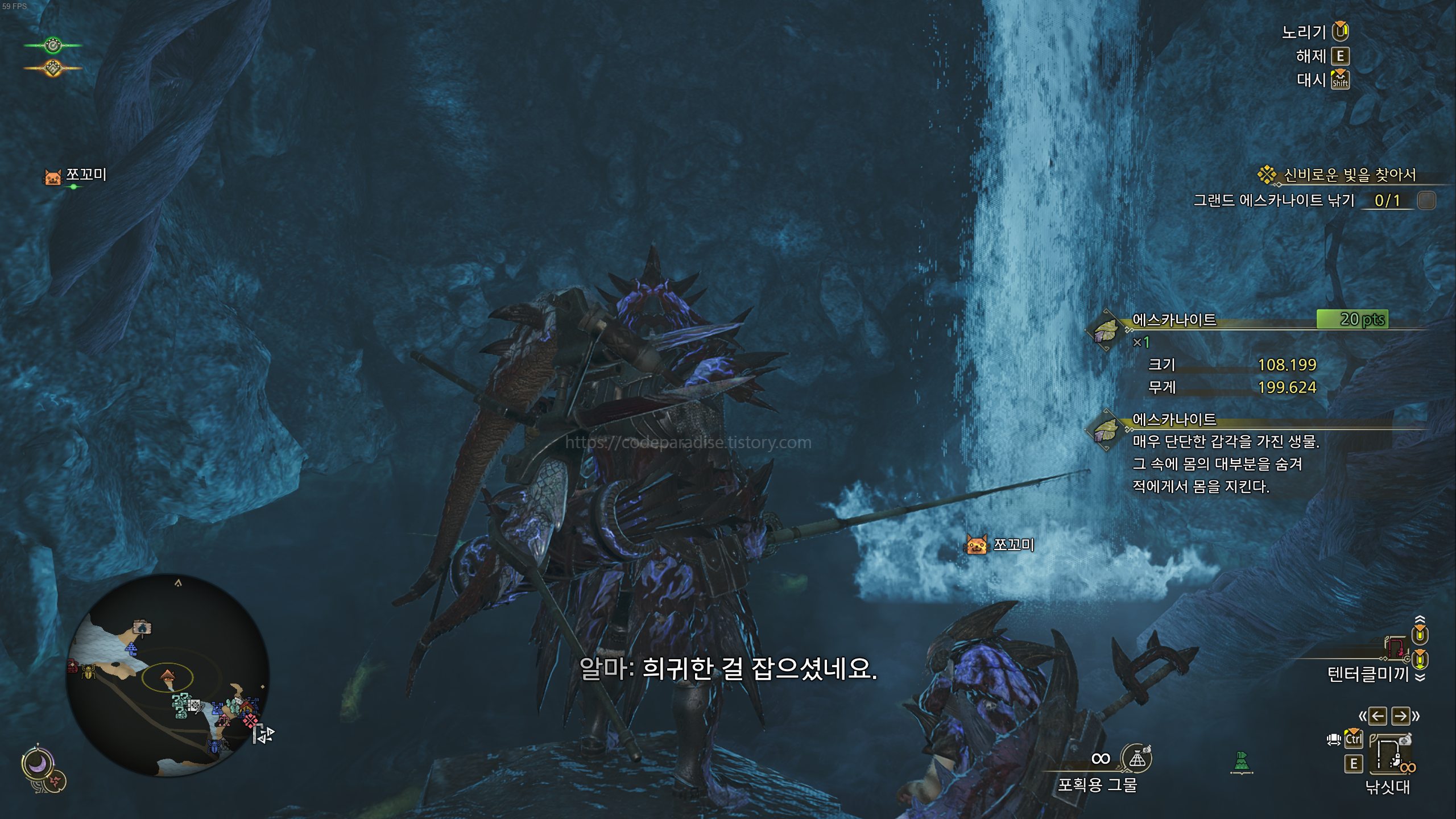
Task: Click the Ctrl key prompt near the fishing rod
Action: coord(1354,738)
